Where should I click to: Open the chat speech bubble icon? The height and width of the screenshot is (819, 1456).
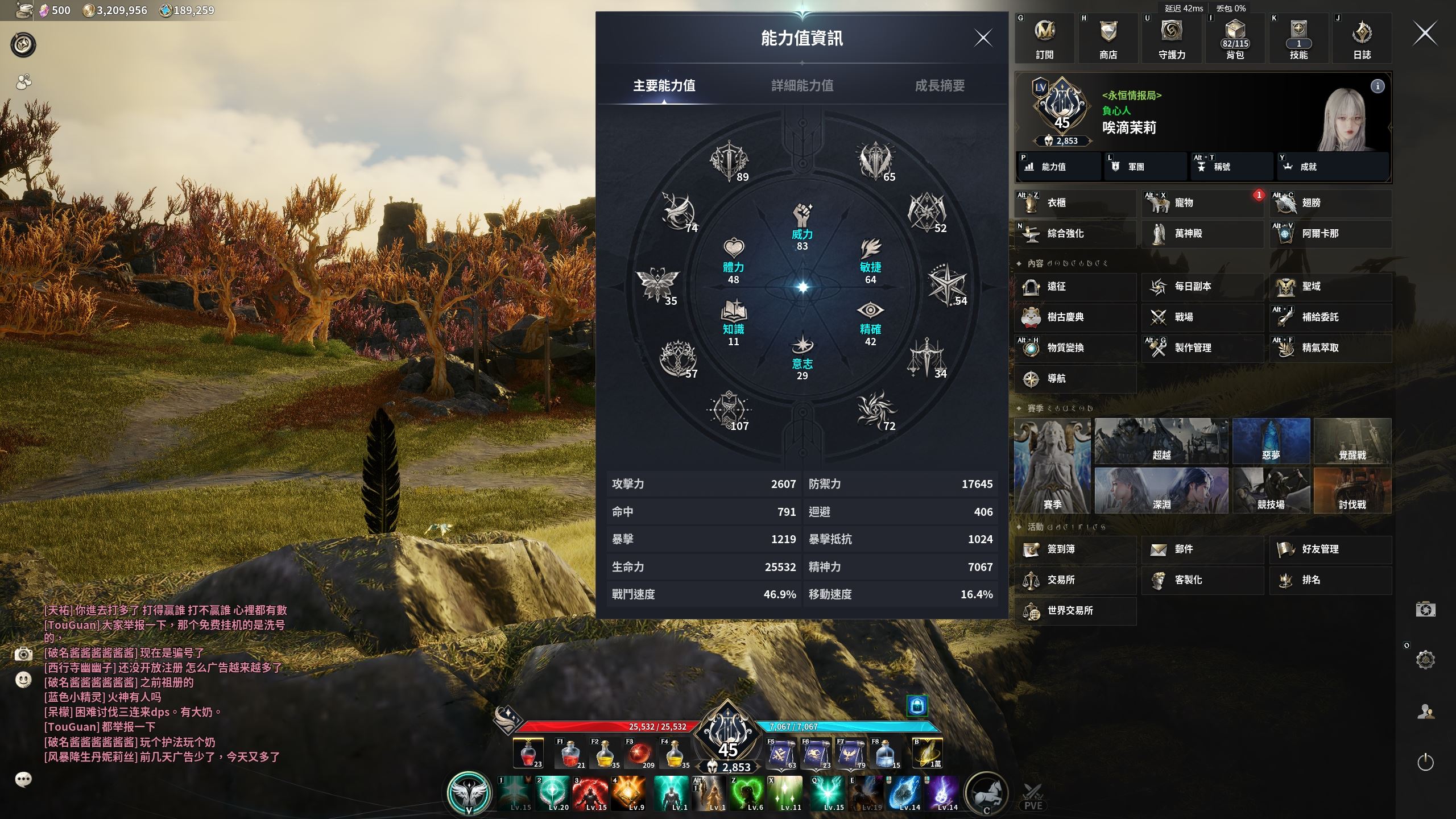[23, 779]
